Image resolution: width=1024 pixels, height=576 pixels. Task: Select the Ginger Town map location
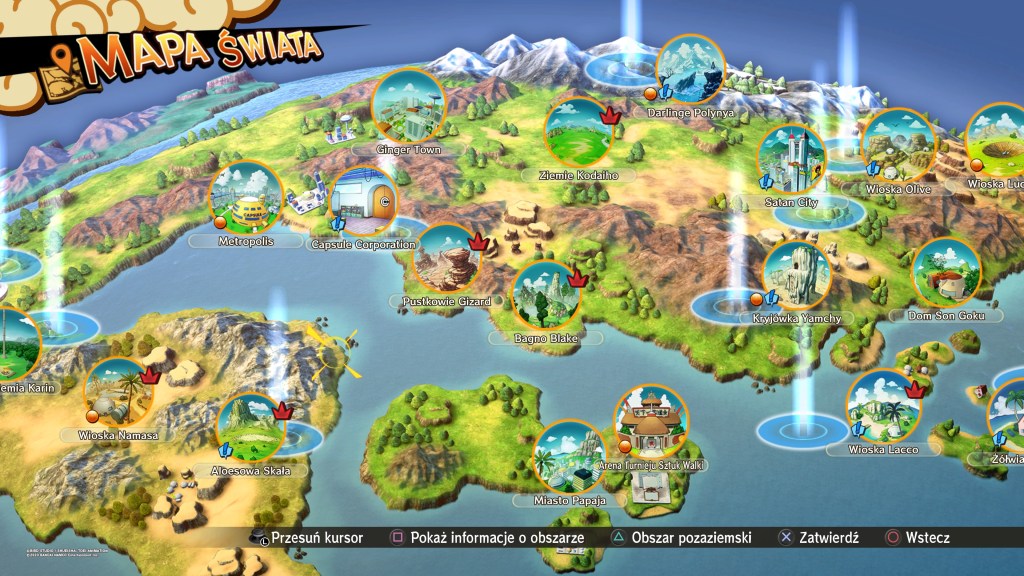pos(408,106)
